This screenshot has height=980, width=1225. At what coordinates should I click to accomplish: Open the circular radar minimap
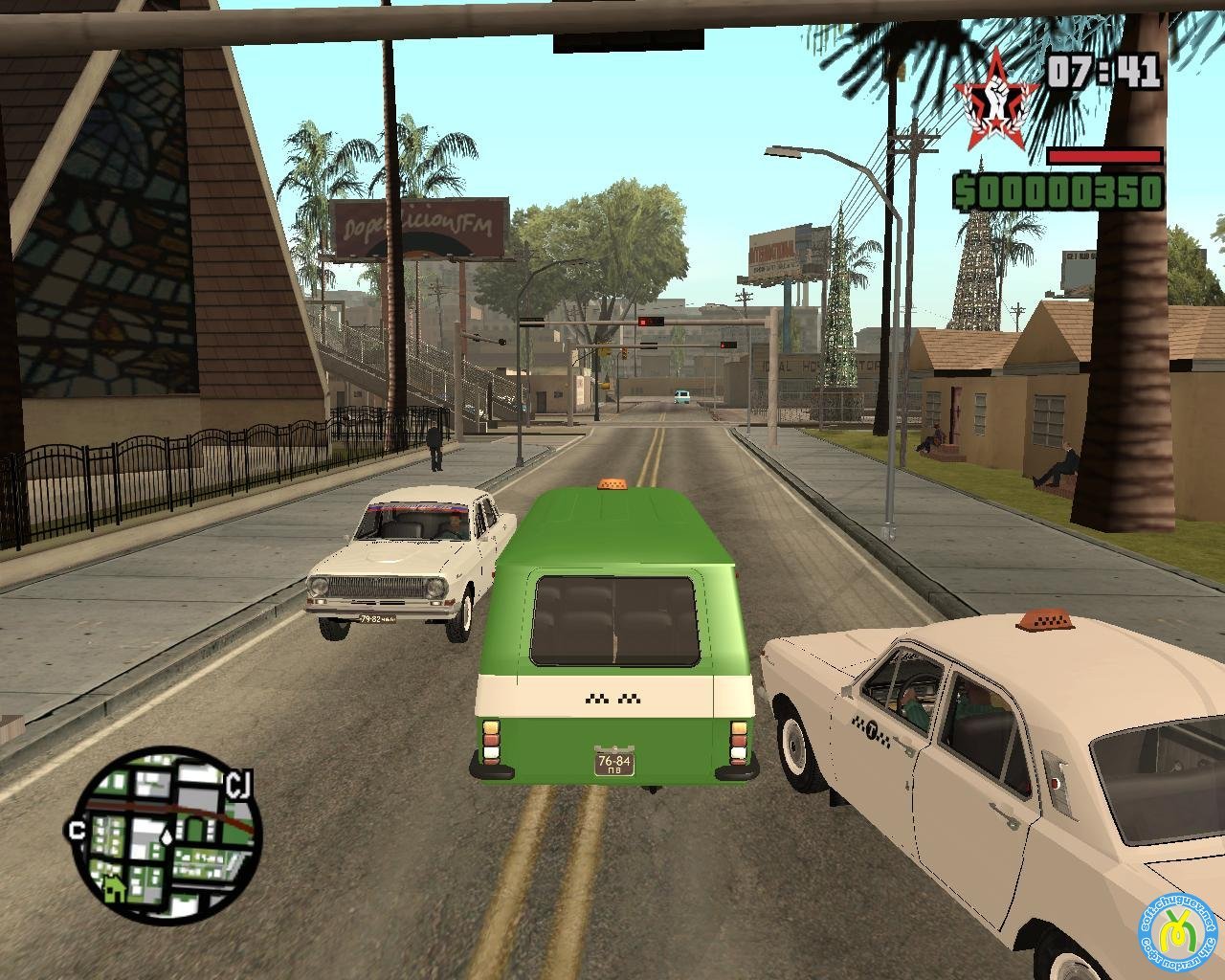point(166,832)
